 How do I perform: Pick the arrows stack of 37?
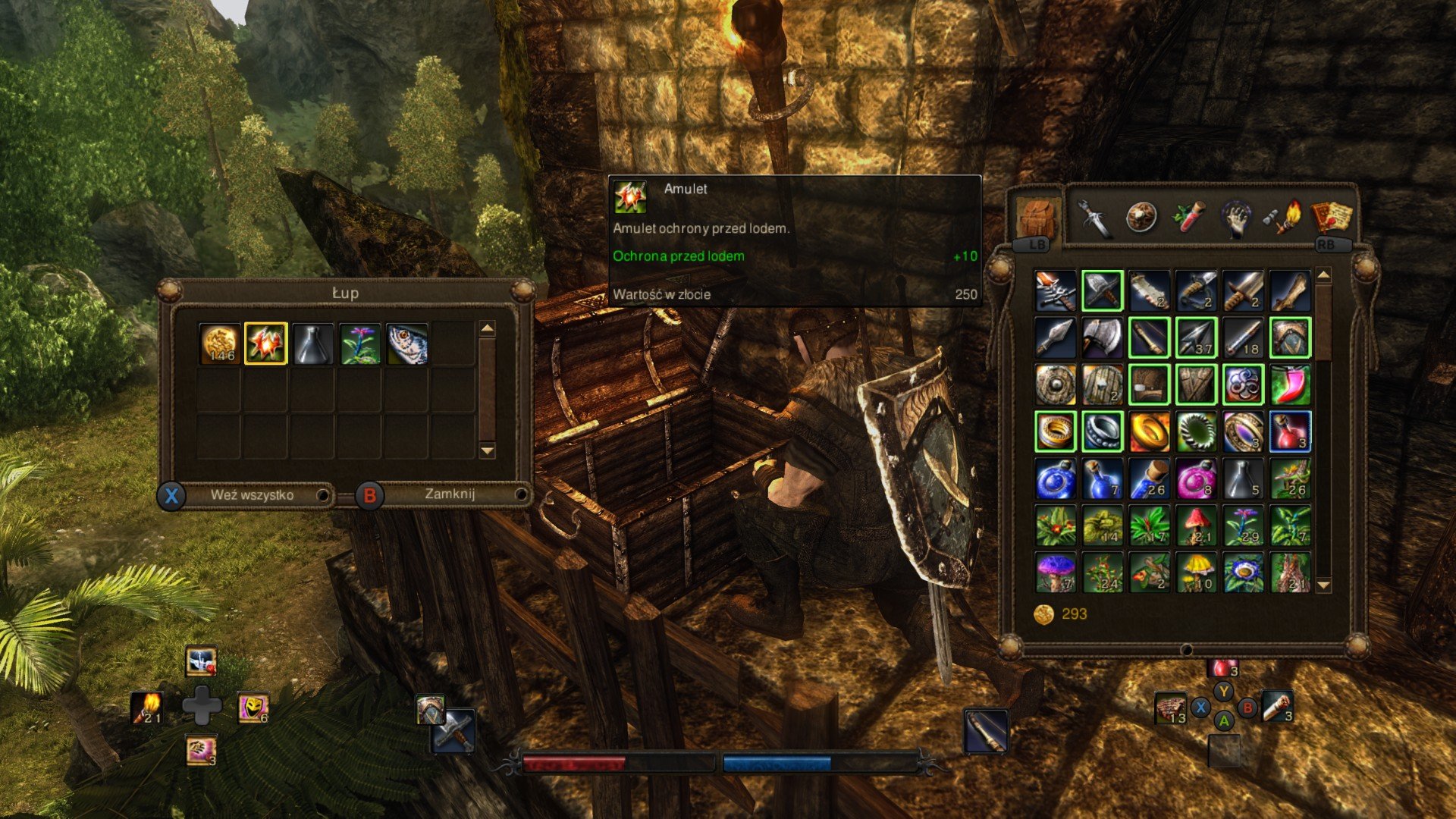(1196, 337)
